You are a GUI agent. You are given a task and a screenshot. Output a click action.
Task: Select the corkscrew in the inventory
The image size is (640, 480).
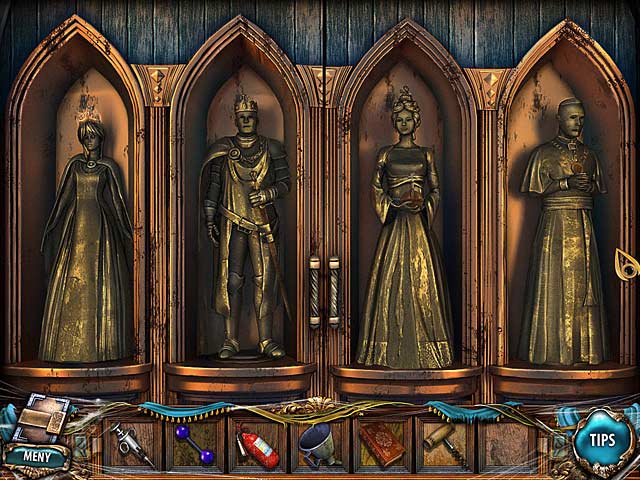coord(442,442)
